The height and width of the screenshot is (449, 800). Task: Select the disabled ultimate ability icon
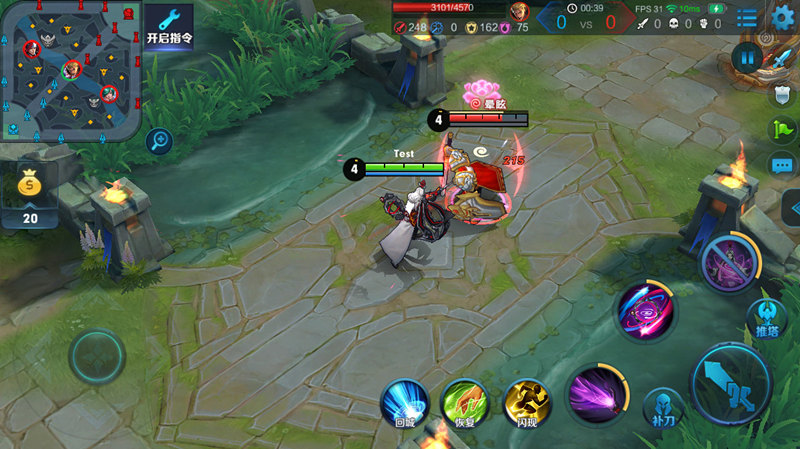[731, 265]
